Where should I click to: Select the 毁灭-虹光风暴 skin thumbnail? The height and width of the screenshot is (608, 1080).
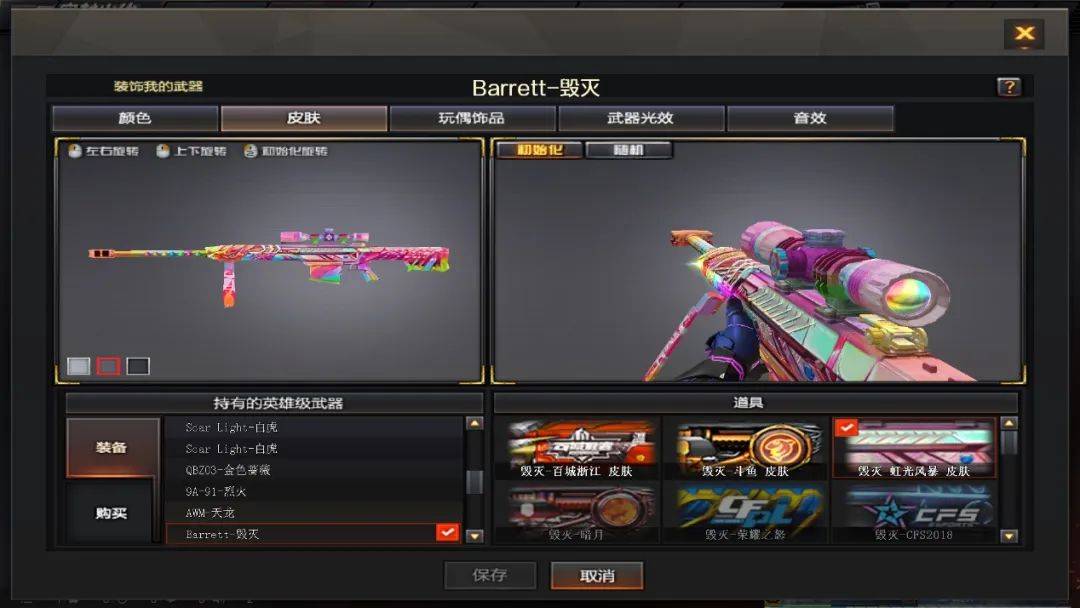[x=914, y=448]
